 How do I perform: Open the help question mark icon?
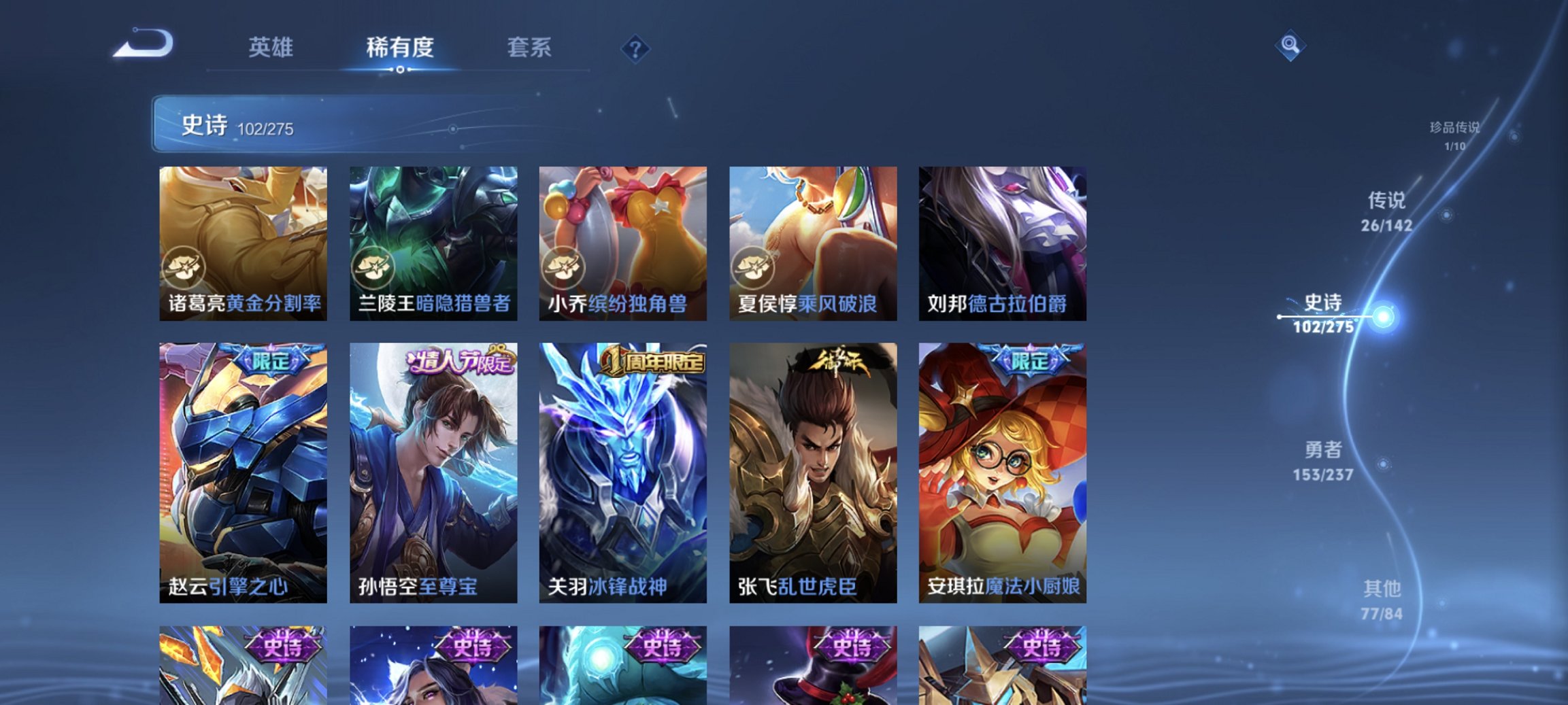point(635,48)
